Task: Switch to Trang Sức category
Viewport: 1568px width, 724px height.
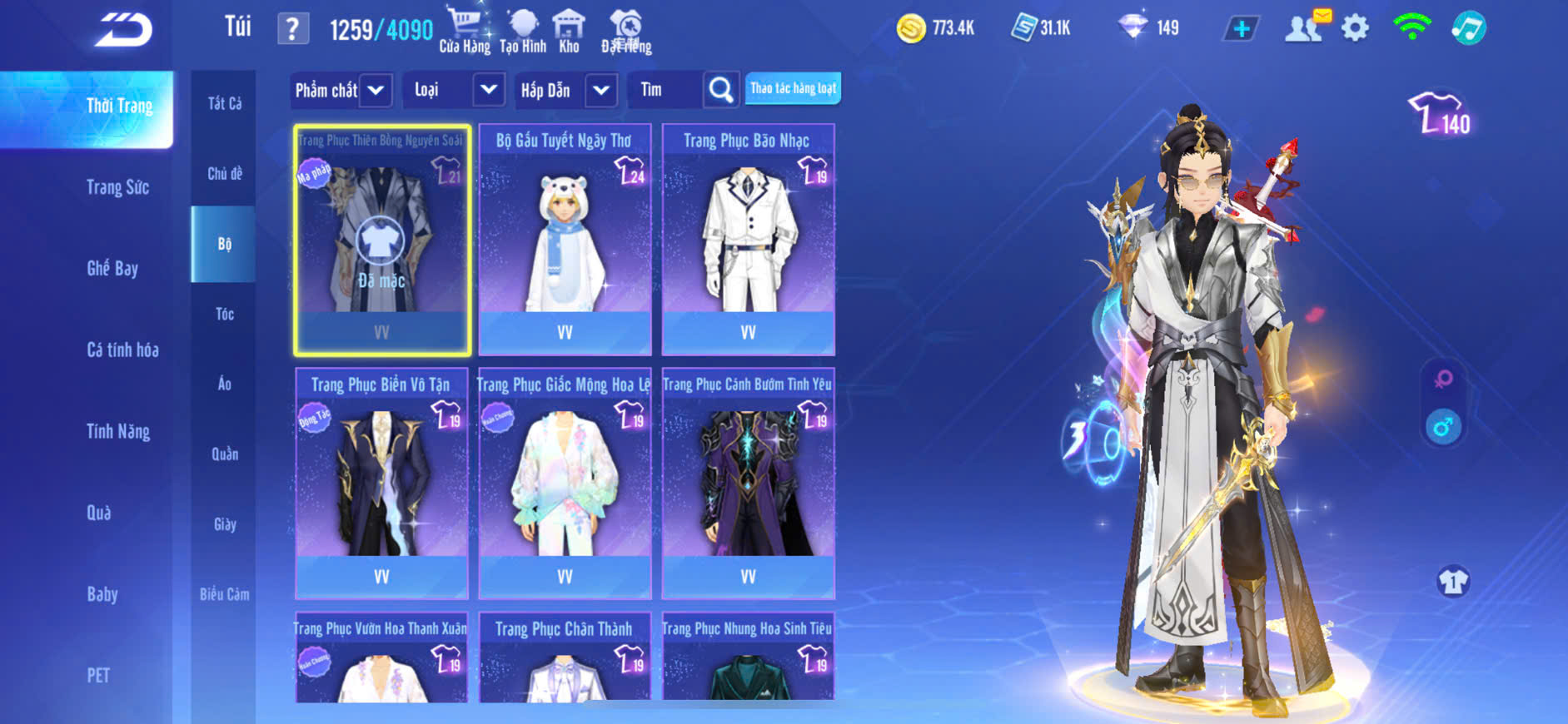Action: 117,187
